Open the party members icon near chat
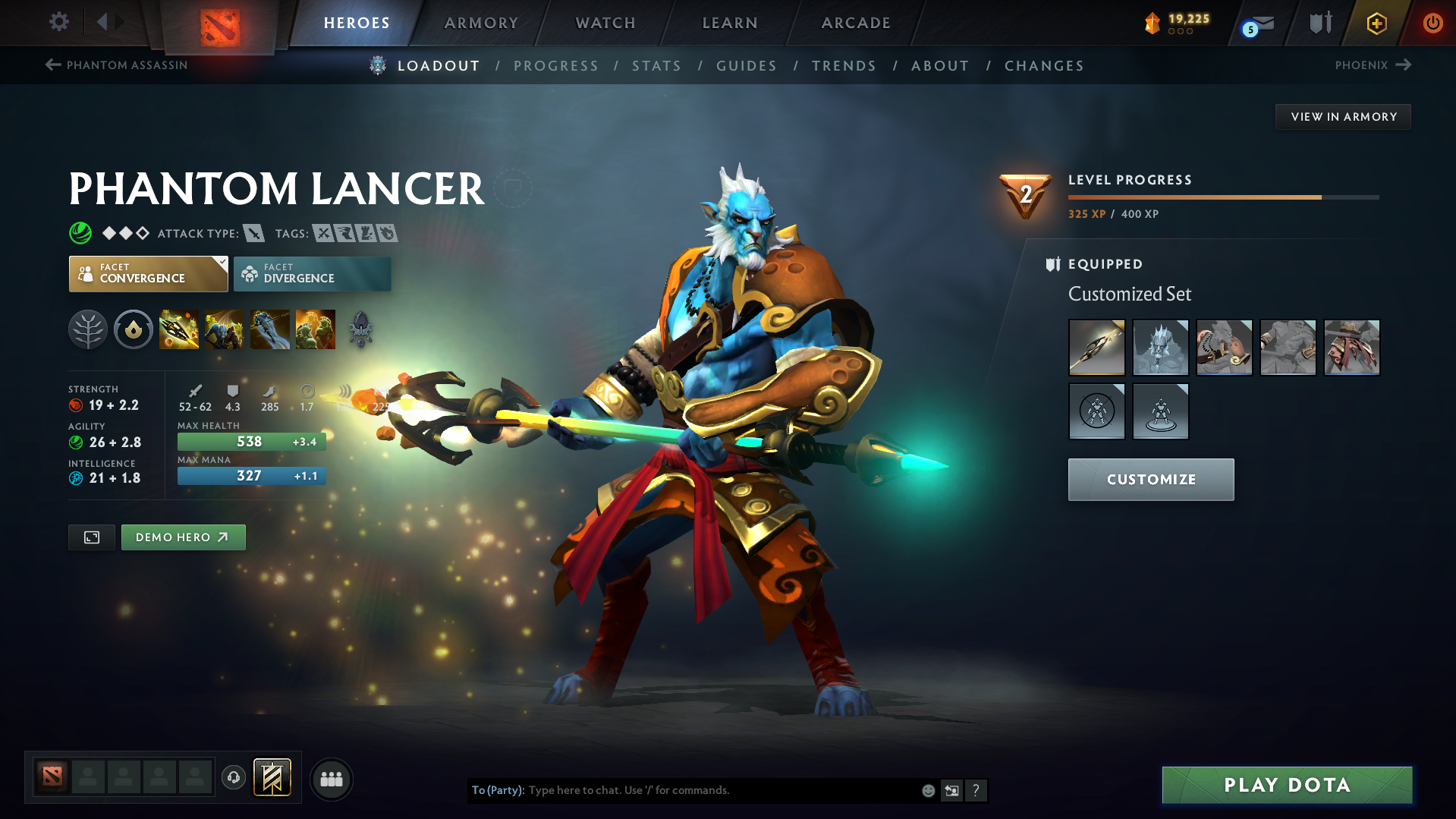 tap(331, 779)
